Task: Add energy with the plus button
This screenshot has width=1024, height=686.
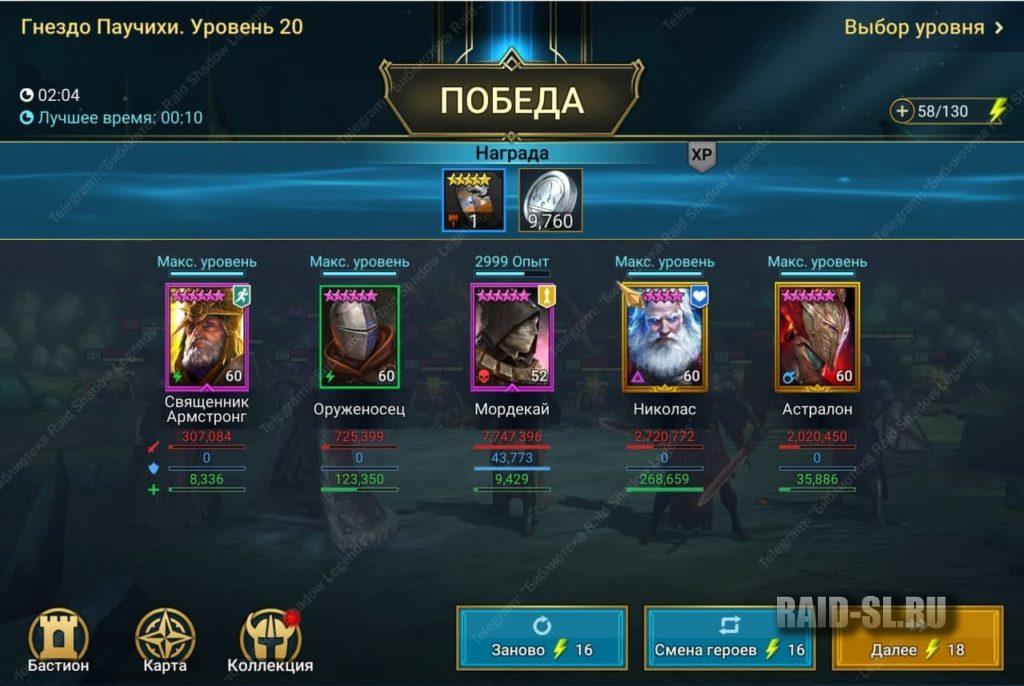Action: [903, 111]
